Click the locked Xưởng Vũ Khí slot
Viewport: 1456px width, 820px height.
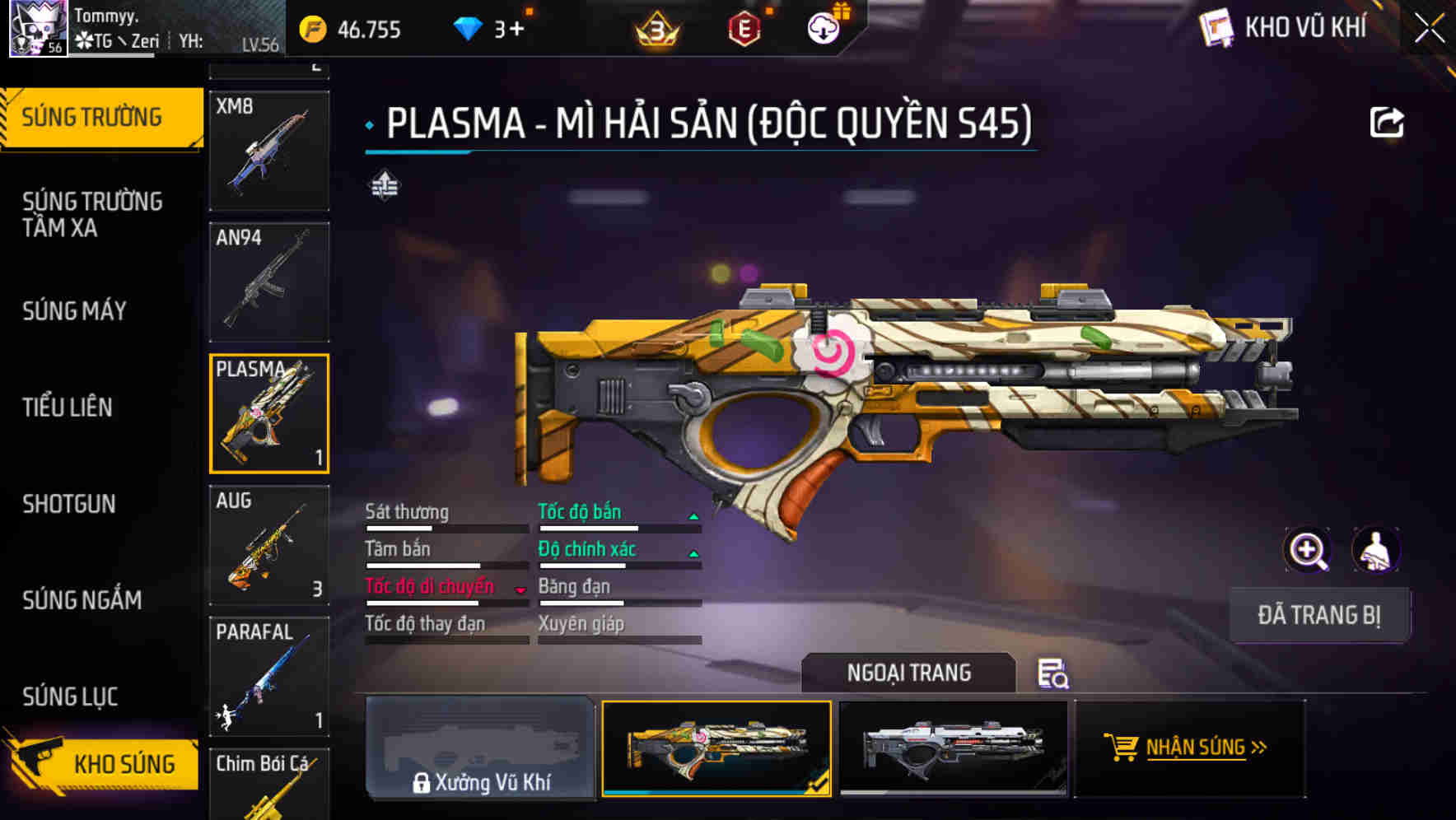click(481, 748)
